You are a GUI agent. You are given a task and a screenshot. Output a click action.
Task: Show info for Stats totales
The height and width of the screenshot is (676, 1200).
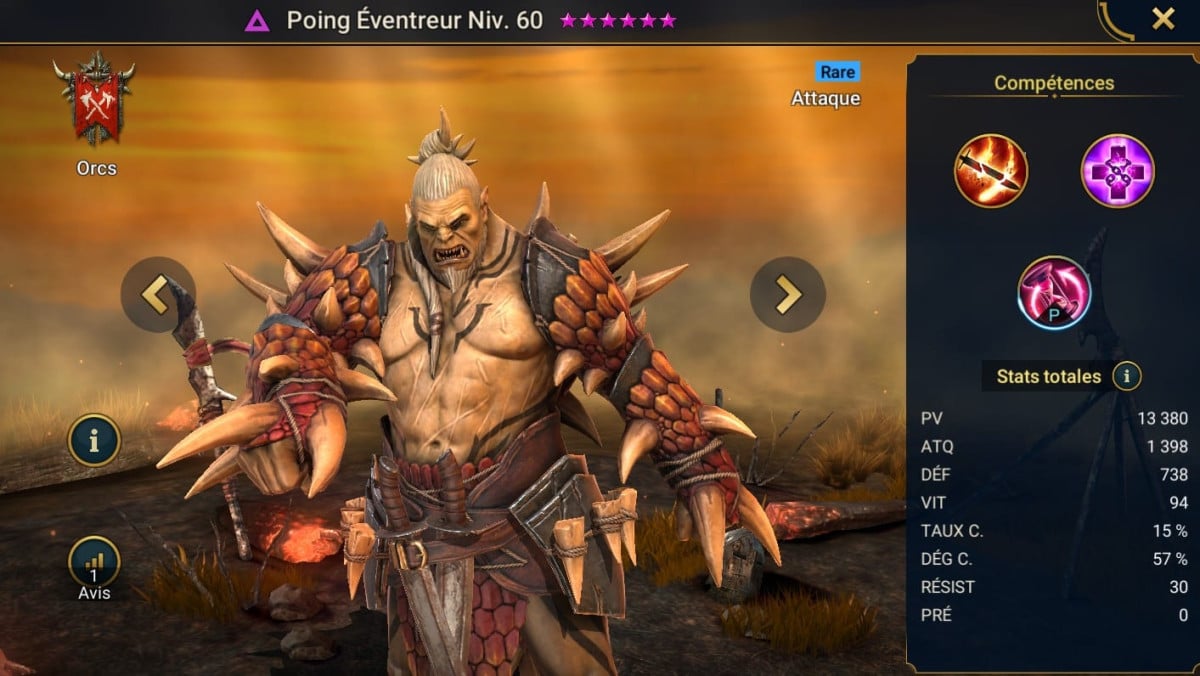coord(1127,377)
